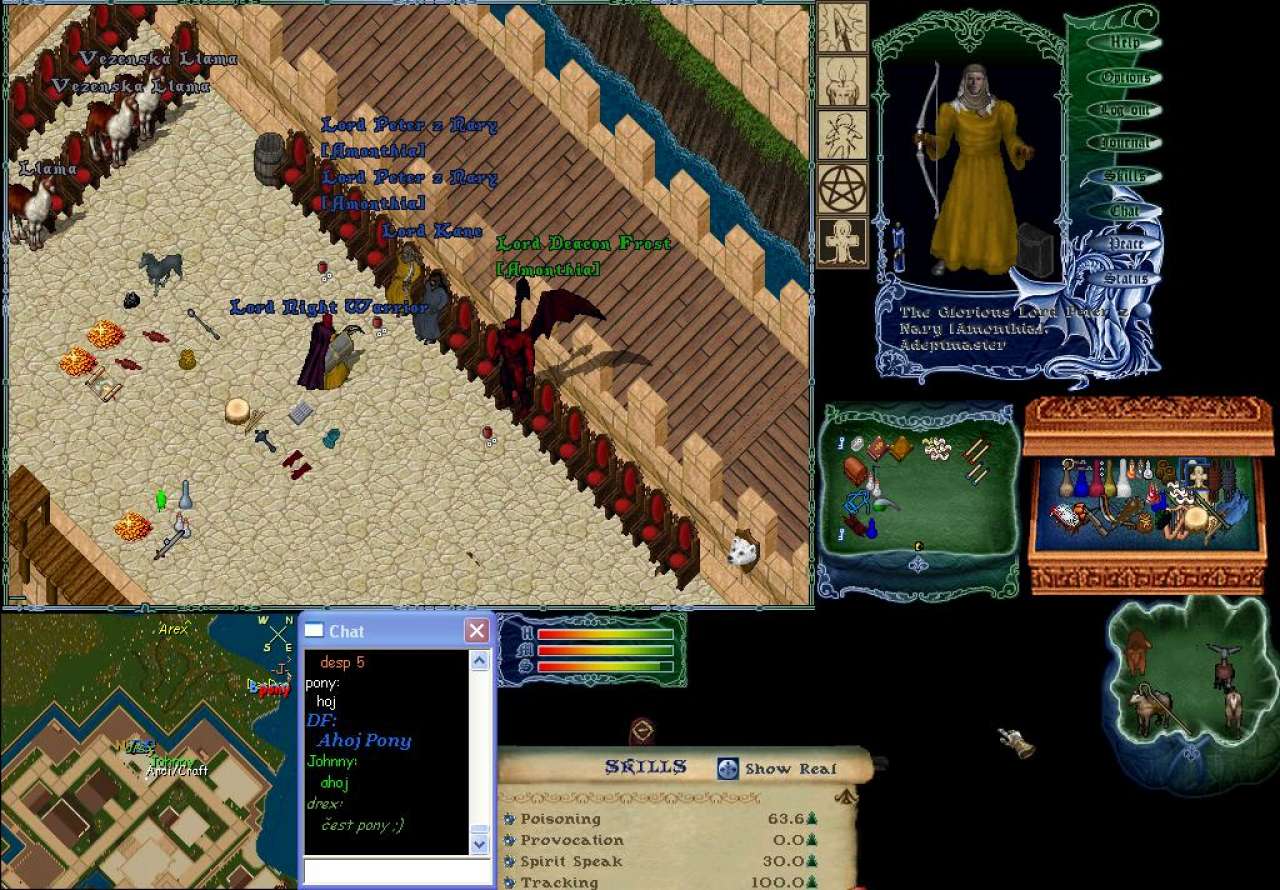Use the Spirit Speak skill
Screen dimensions: 1280x890
(510, 861)
